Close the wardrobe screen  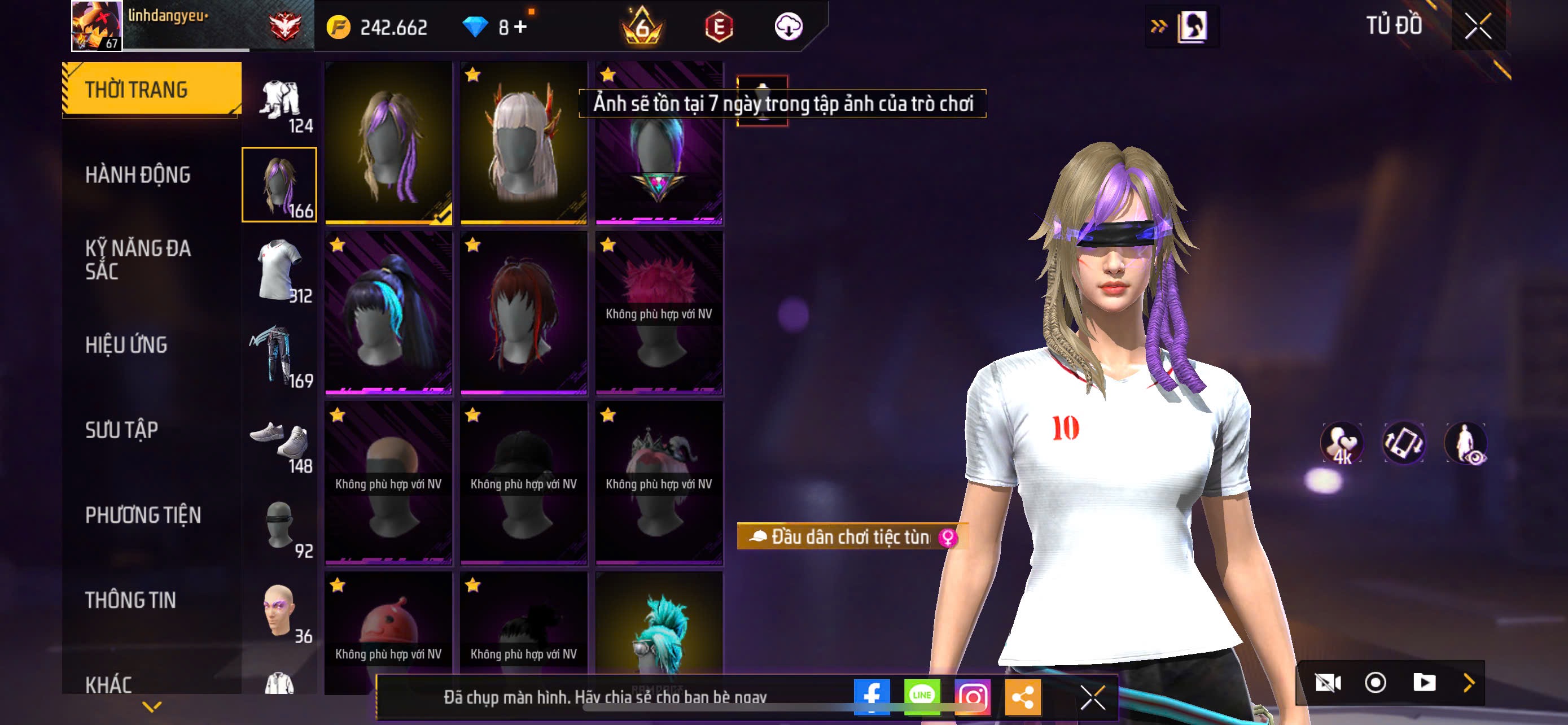(1478, 26)
